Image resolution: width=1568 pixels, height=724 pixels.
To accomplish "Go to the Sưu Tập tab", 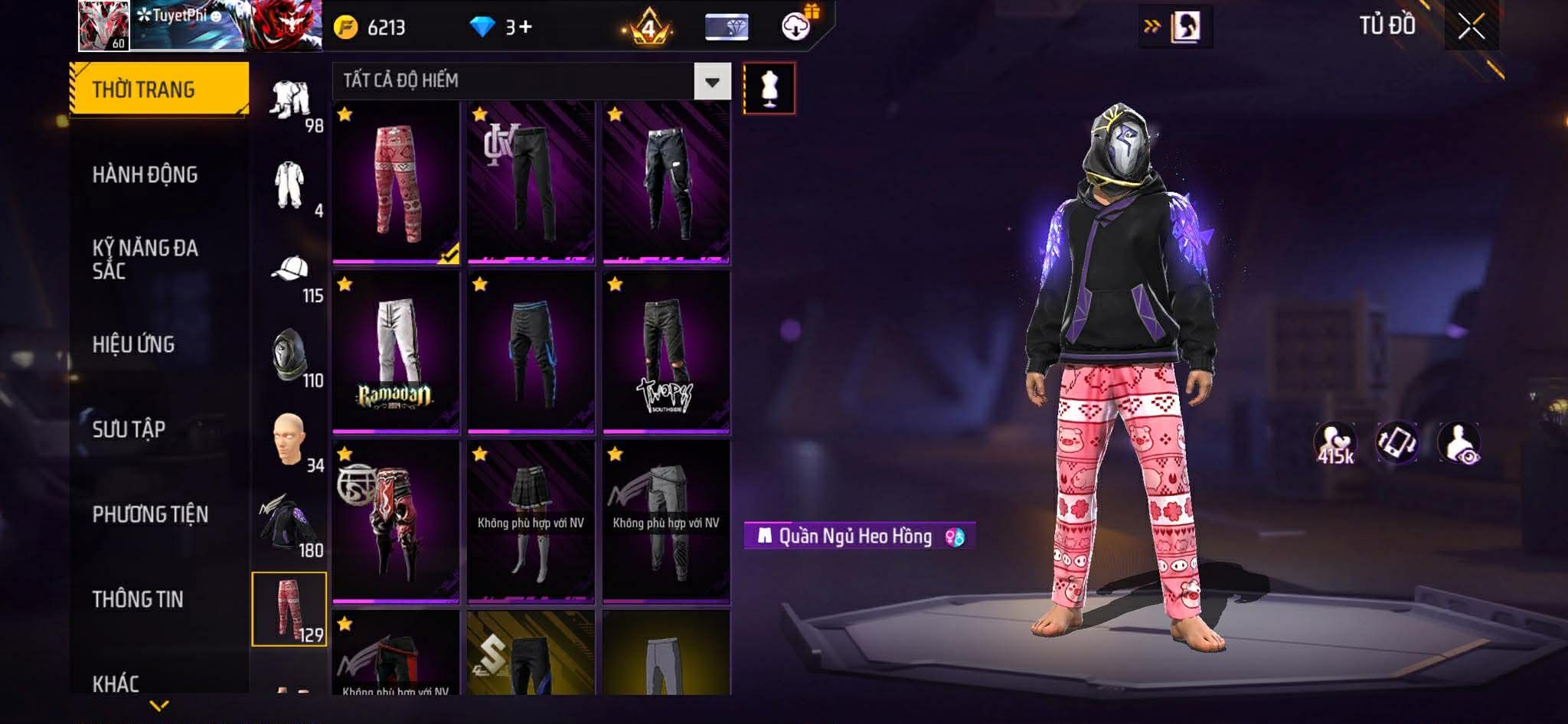I will [129, 429].
